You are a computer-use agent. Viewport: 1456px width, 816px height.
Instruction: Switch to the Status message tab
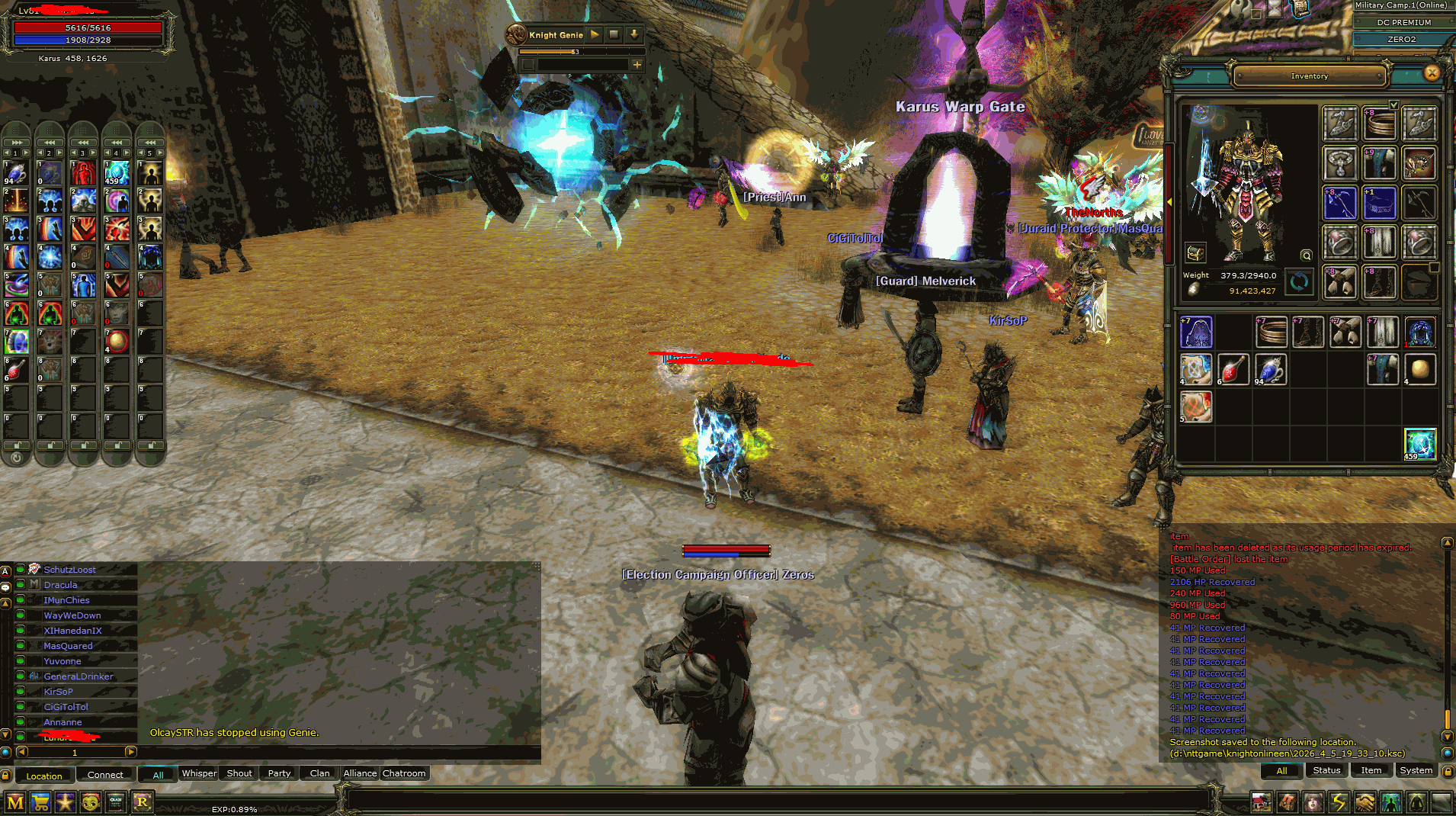(1326, 771)
